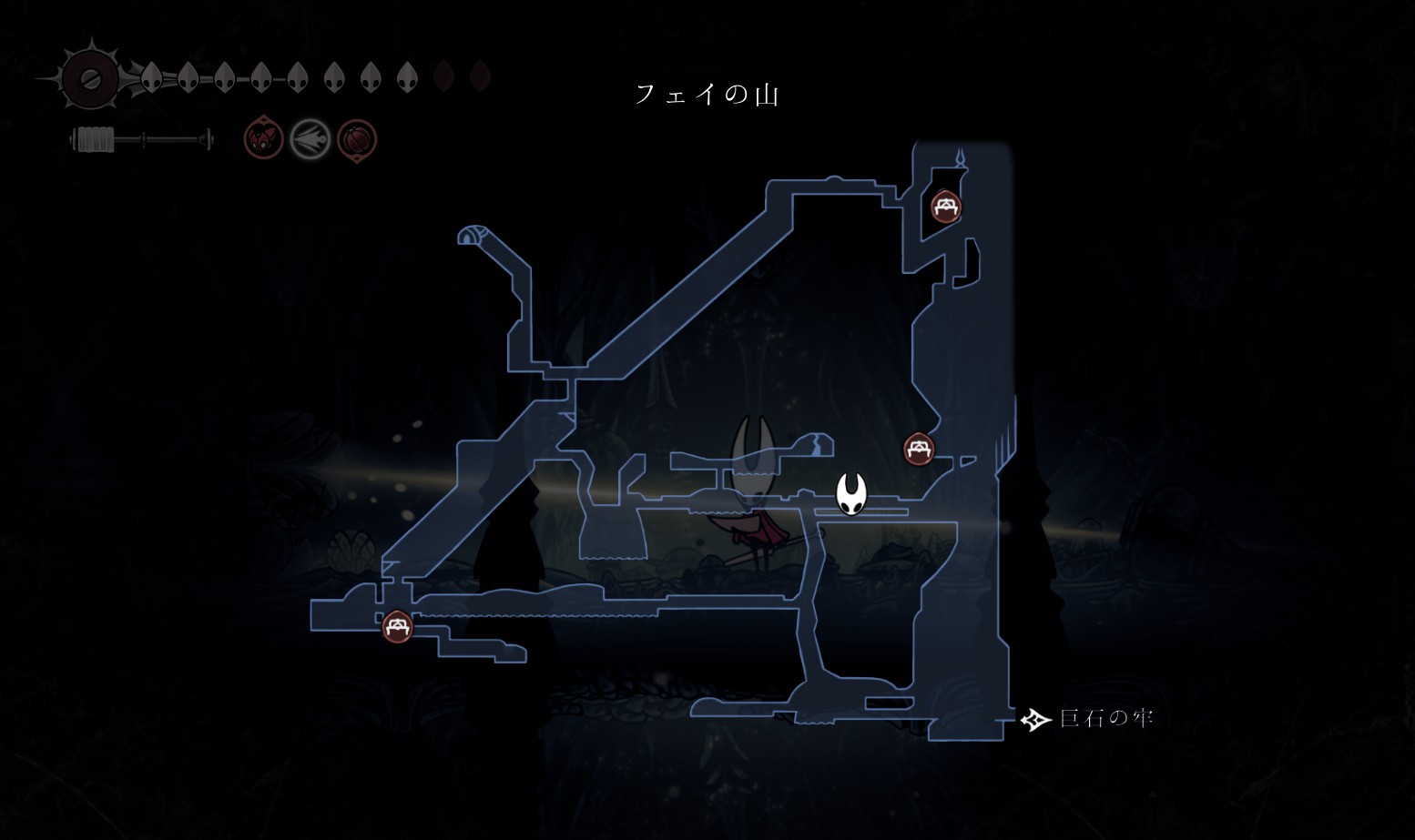Select the bench marker at the tower's top
Screen dimensions: 1415x840
[x=945, y=207]
